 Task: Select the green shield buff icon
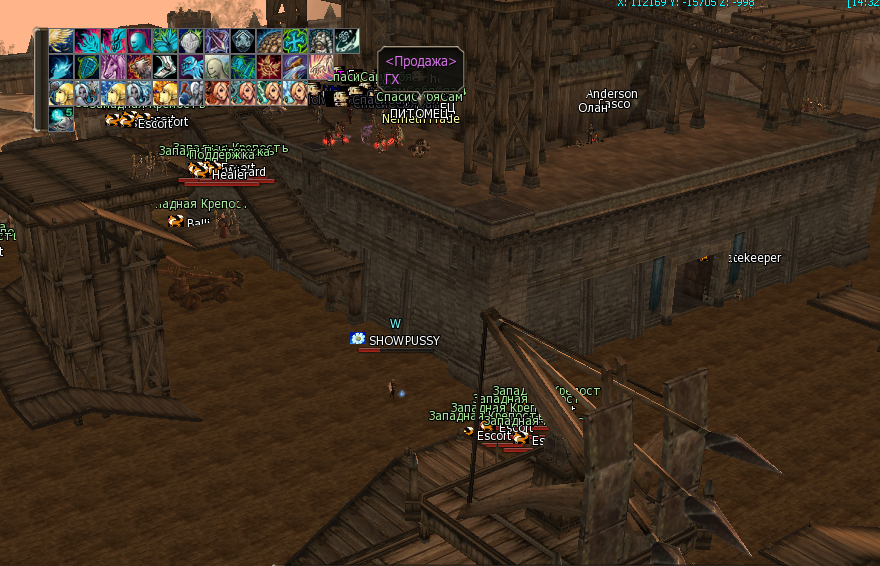(87, 67)
